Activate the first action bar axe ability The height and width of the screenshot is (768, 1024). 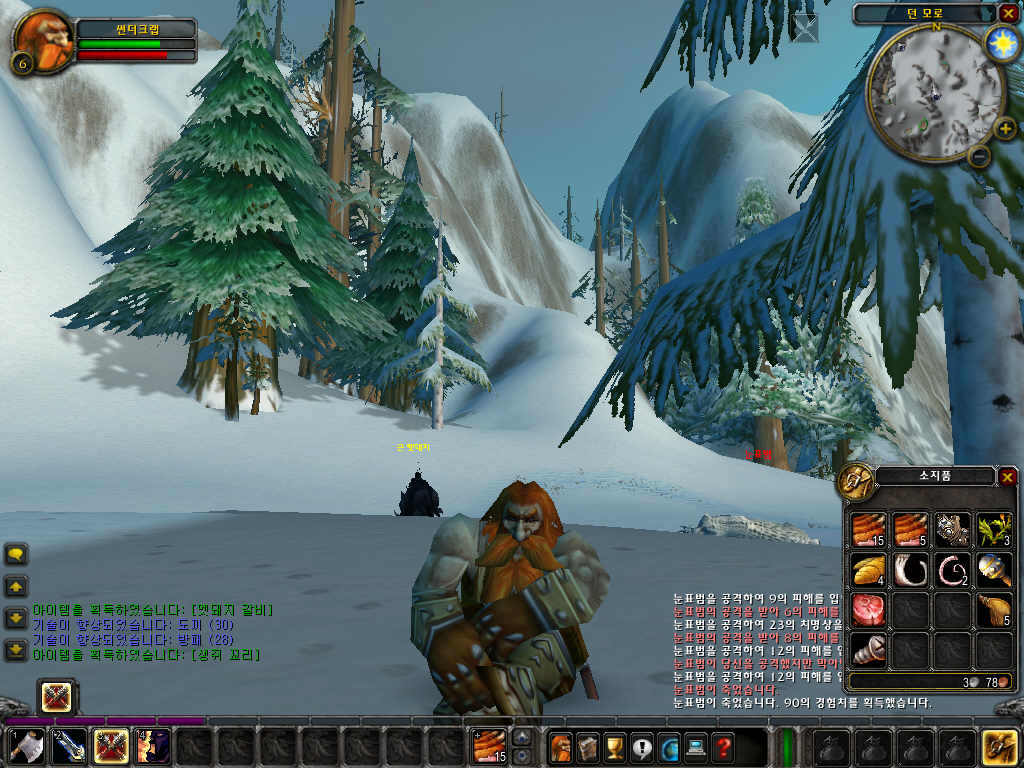click(x=27, y=747)
